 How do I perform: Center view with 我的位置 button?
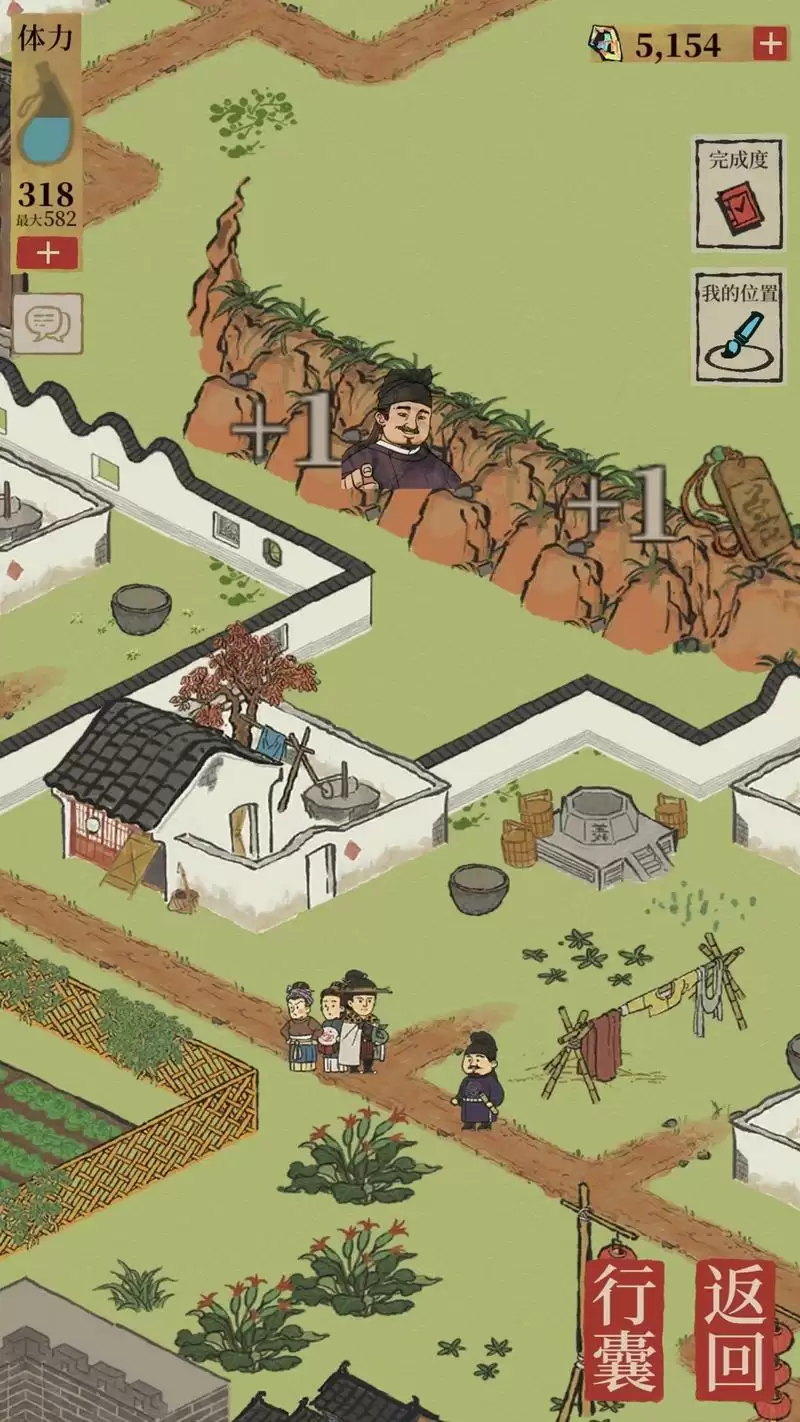point(739,325)
